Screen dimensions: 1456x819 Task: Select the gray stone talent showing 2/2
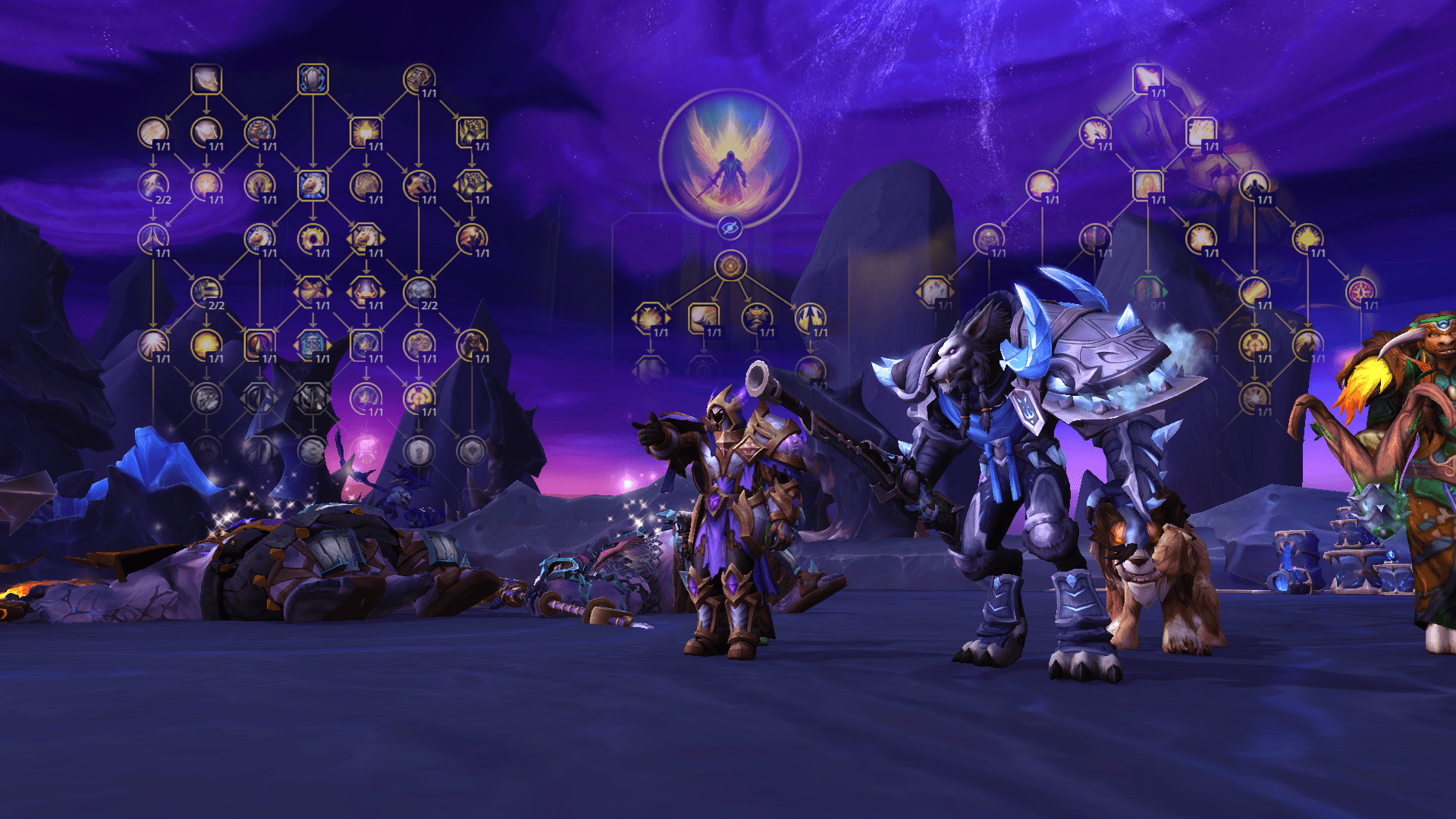point(419,291)
